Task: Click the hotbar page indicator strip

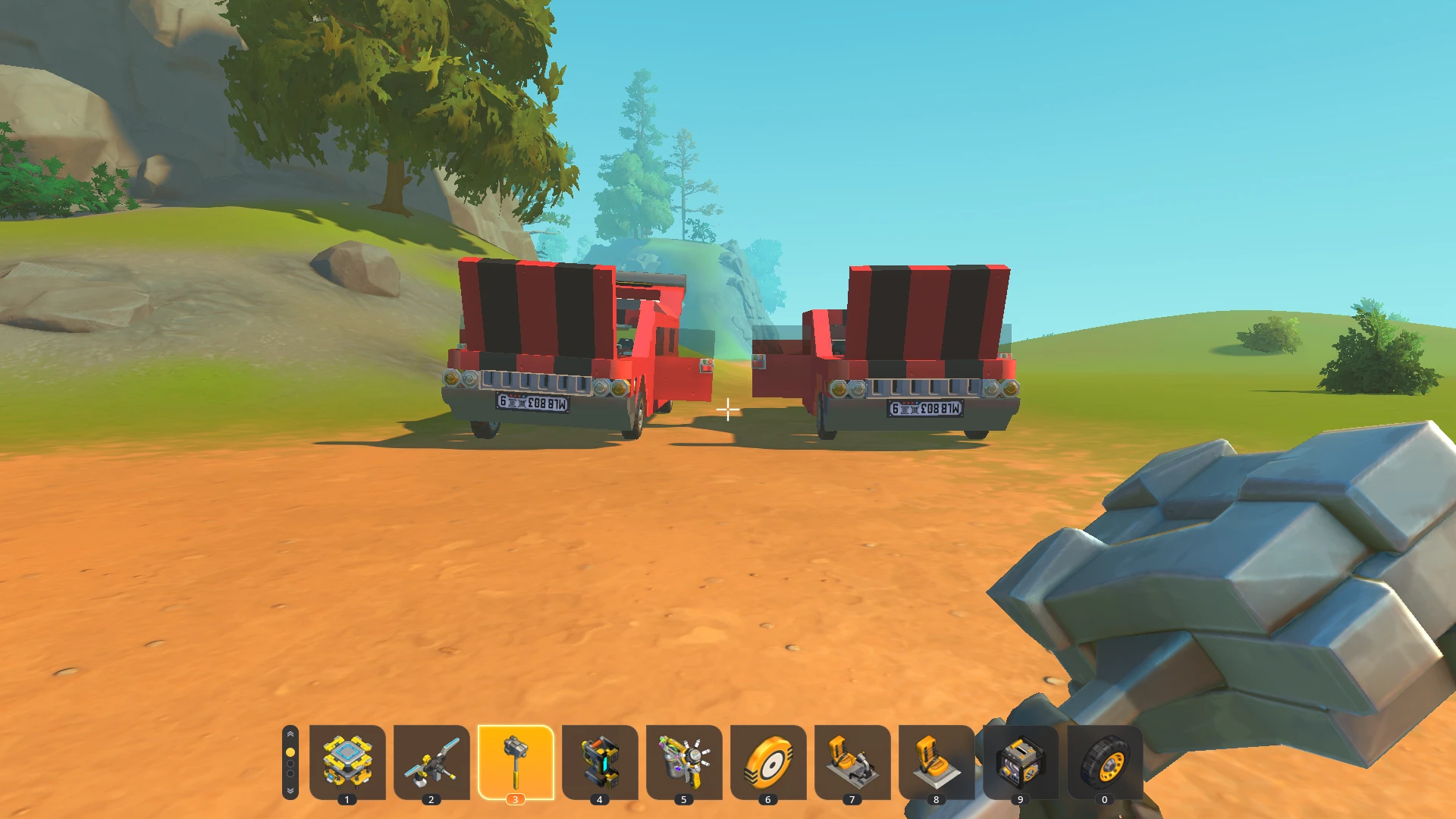Action: [x=290, y=763]
